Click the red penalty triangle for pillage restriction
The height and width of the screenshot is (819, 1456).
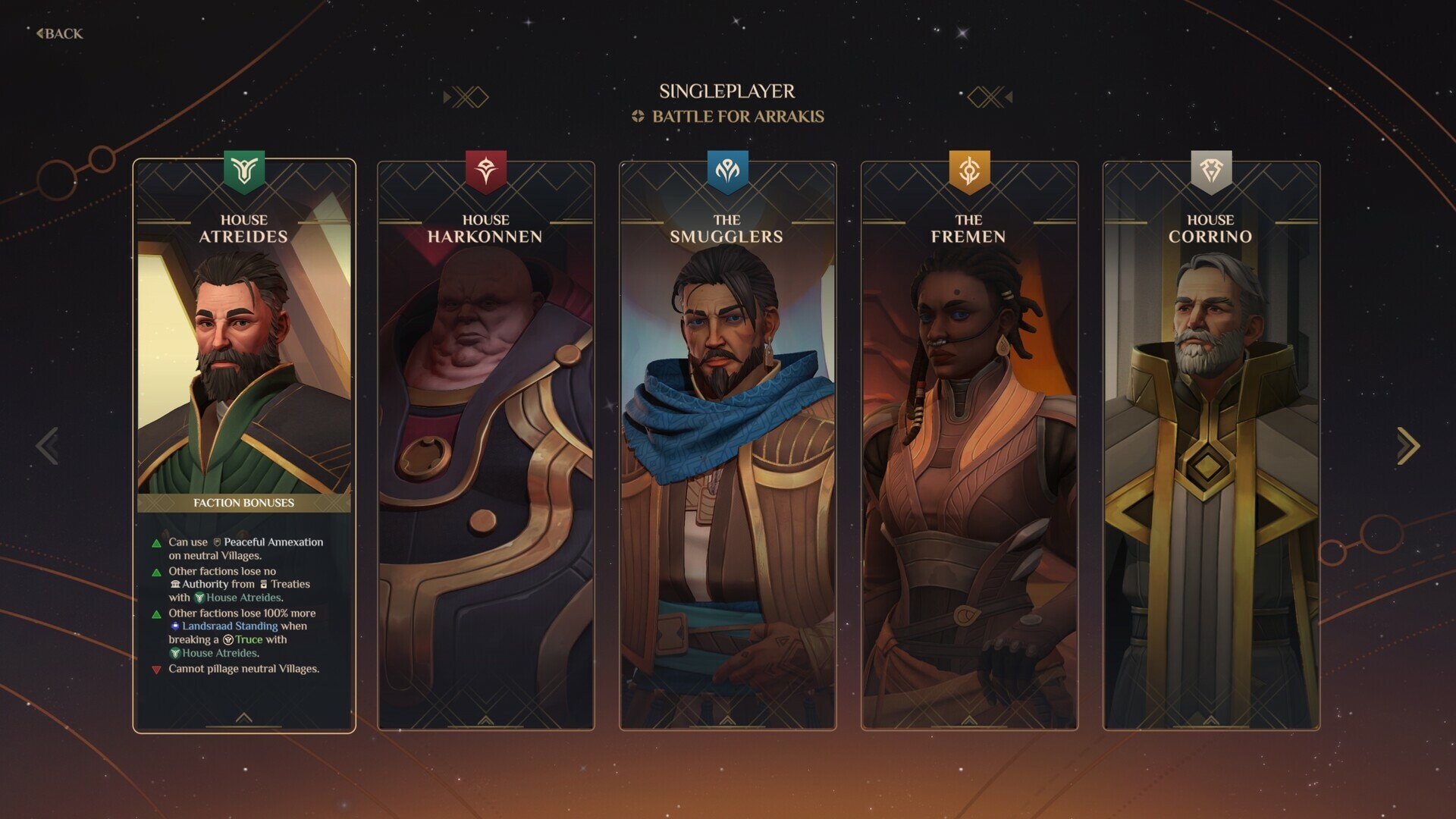pos(156,670)
